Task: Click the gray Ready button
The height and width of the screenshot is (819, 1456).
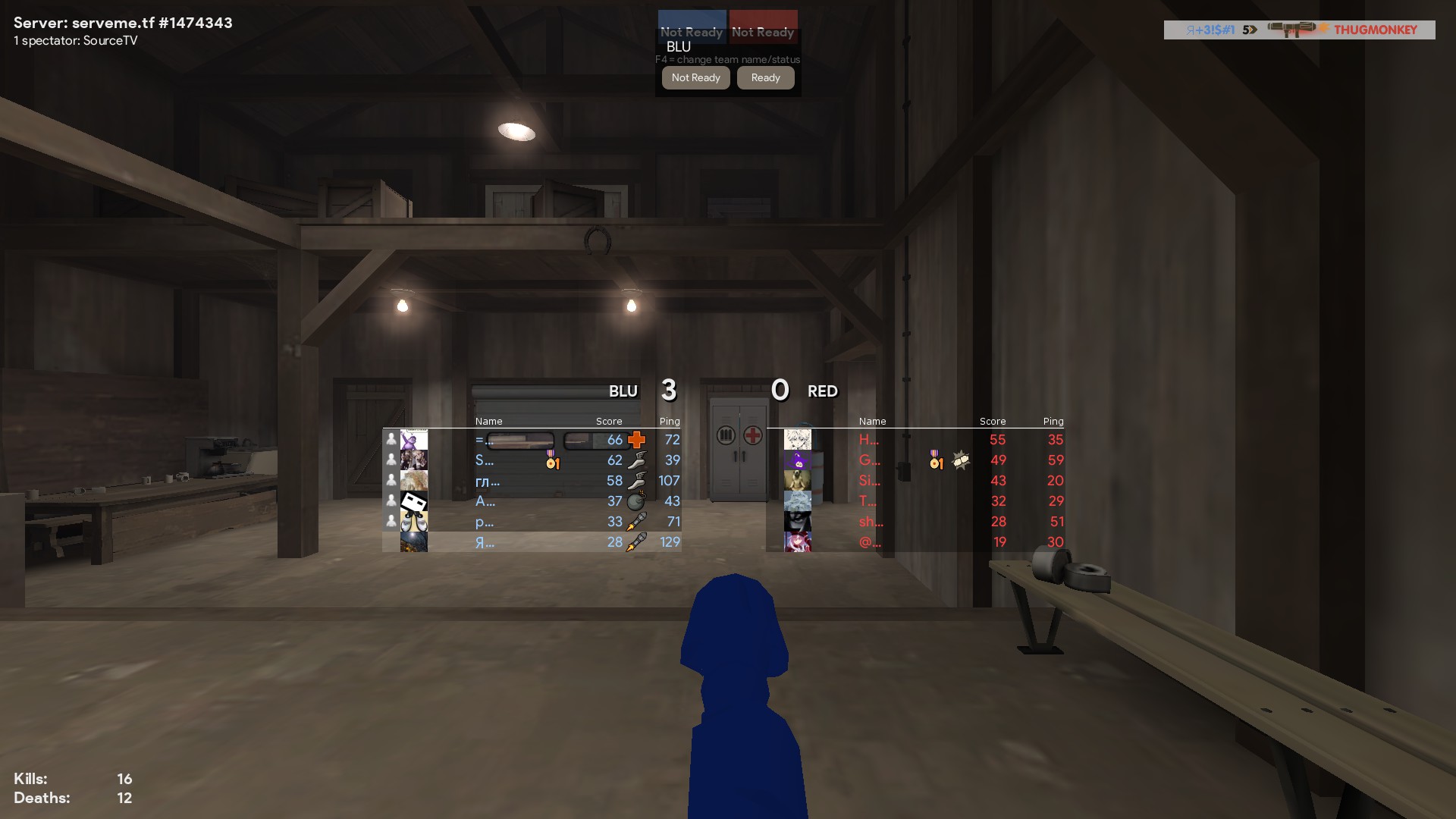Action: [765, 77]
